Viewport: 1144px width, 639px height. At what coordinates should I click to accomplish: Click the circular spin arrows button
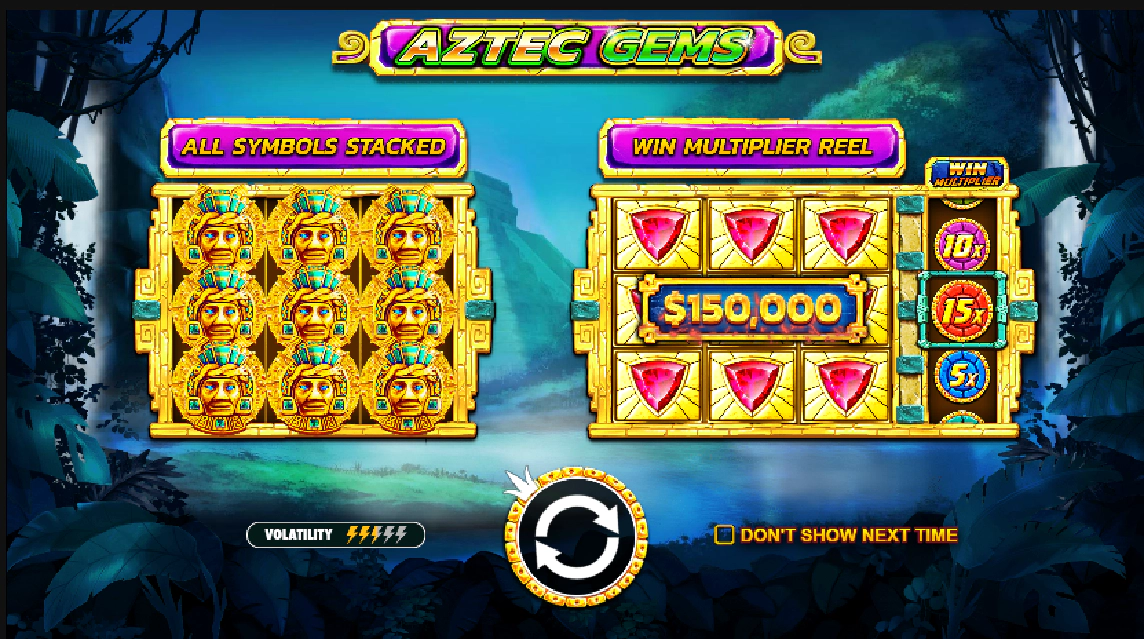(576, 536)
